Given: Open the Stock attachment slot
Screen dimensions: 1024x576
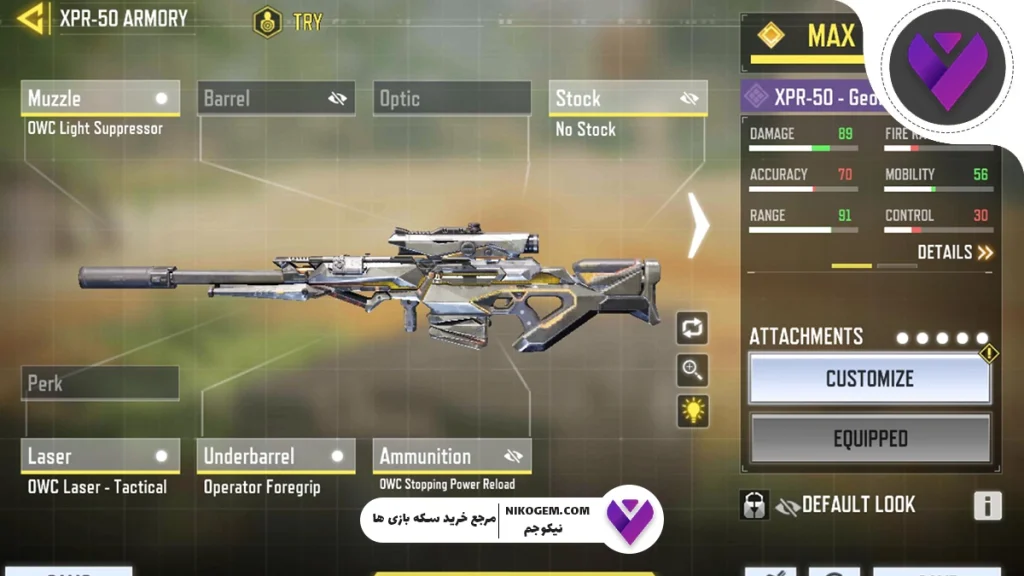Looking at the screenshot, I should click(628, 98).
